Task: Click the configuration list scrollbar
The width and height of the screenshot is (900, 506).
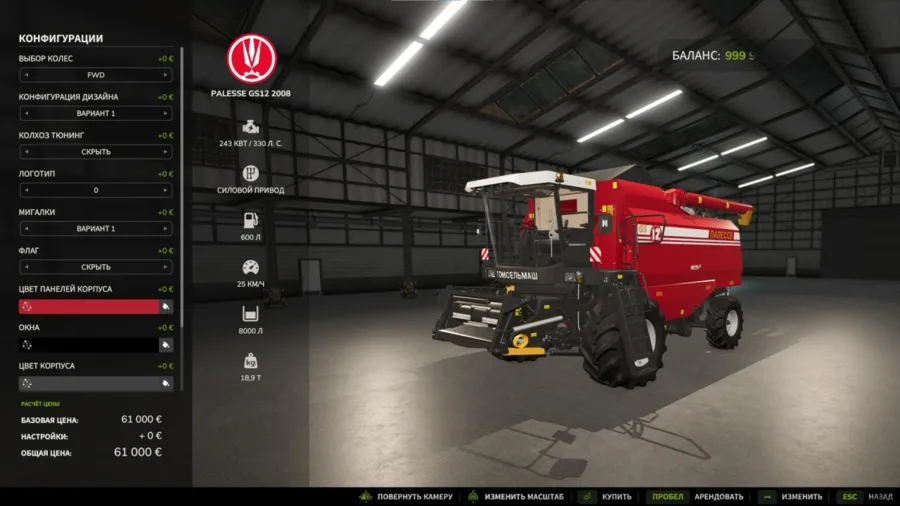Action: point(181,200)
